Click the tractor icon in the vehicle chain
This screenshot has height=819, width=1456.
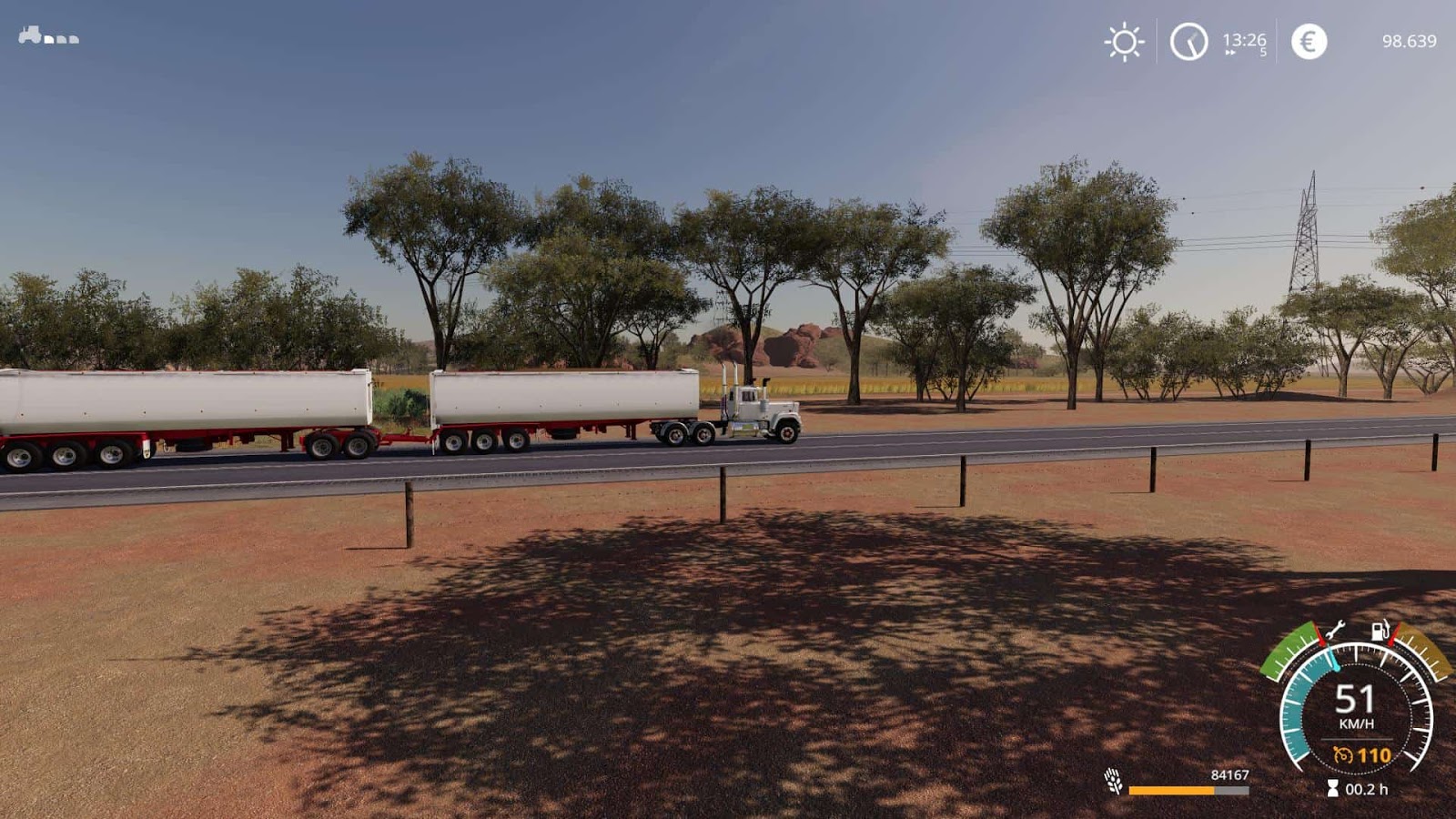point(26,36)
